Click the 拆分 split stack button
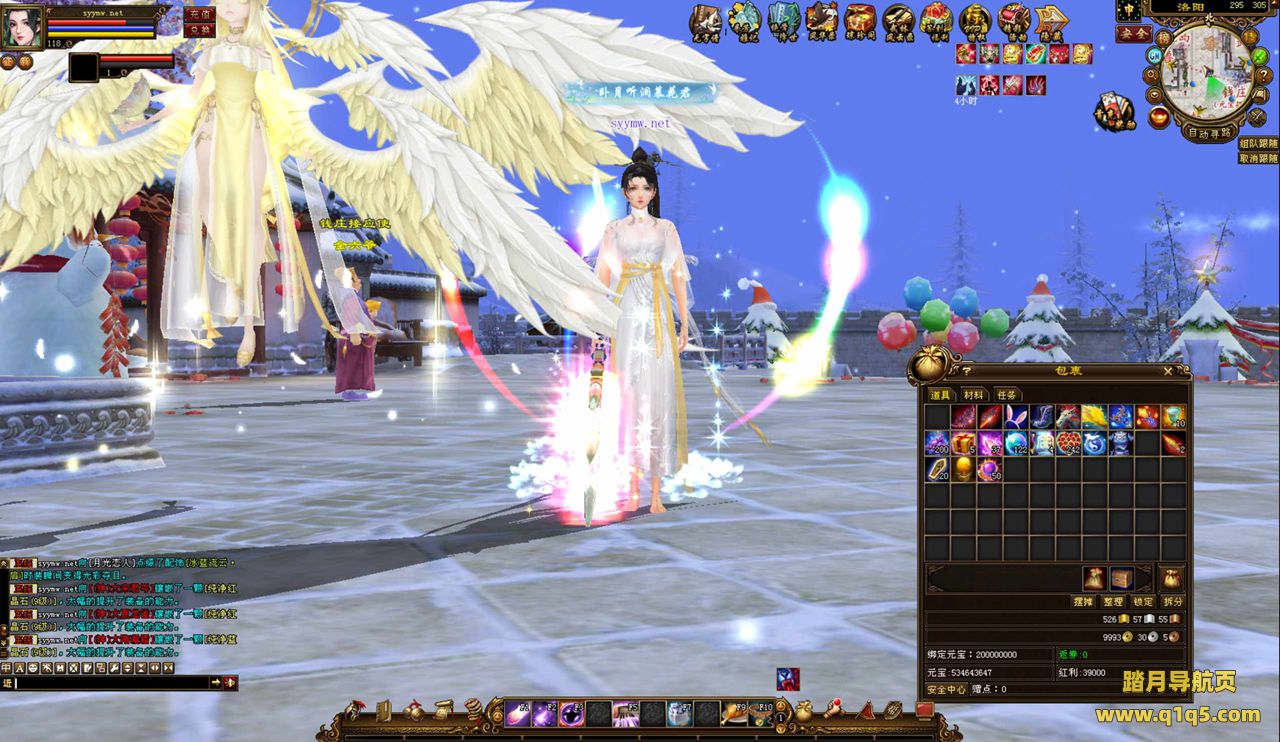The image size is (1280, 742). (1173, 602)
